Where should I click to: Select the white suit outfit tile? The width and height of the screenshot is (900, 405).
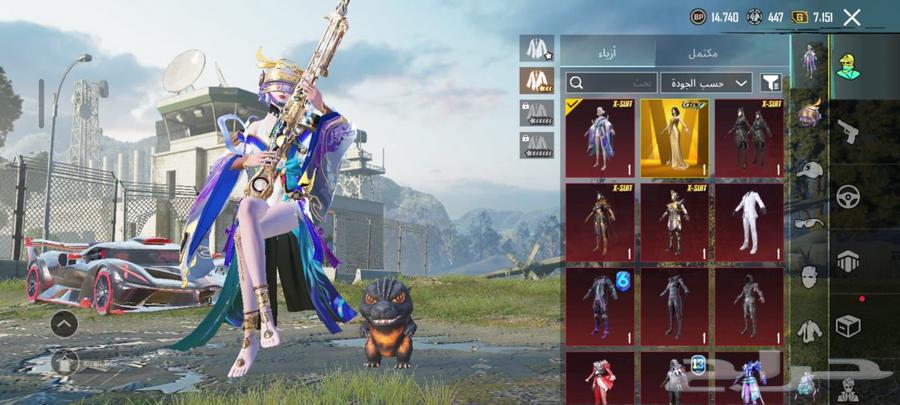coord(749,221)
